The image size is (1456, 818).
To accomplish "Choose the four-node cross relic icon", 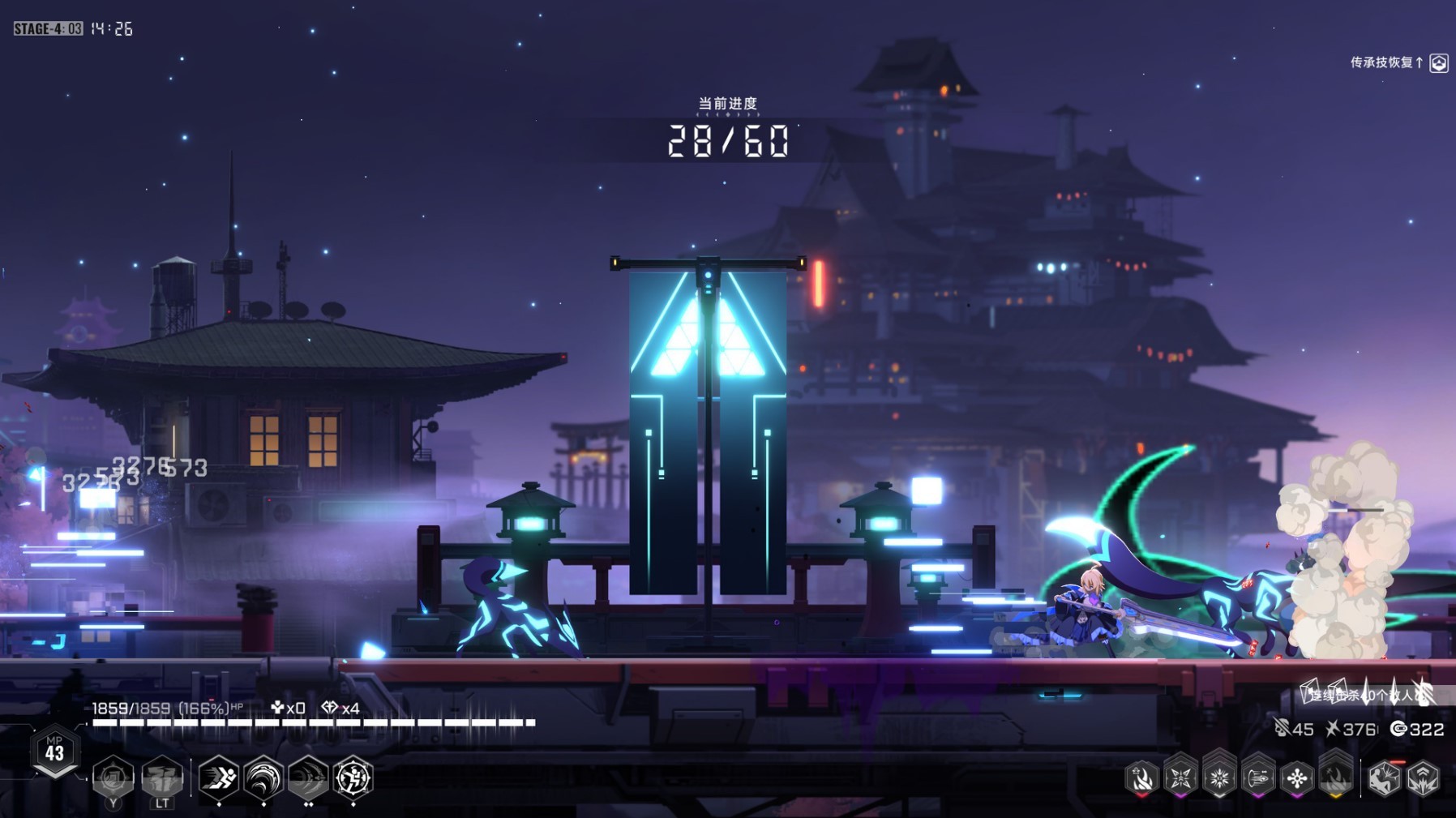I will pos(1297,778).
